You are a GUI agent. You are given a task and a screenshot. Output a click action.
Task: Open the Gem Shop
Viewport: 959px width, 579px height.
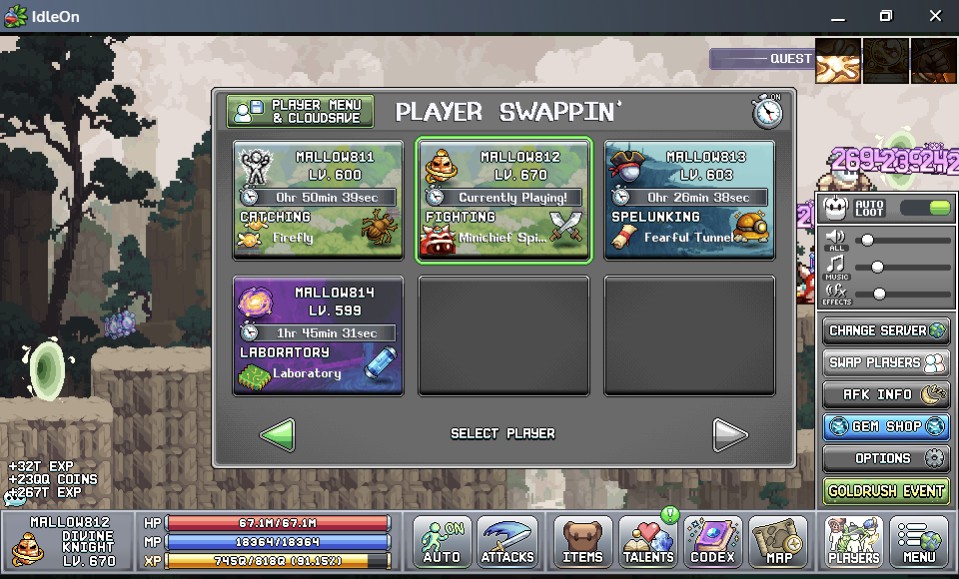click(885, 427)
